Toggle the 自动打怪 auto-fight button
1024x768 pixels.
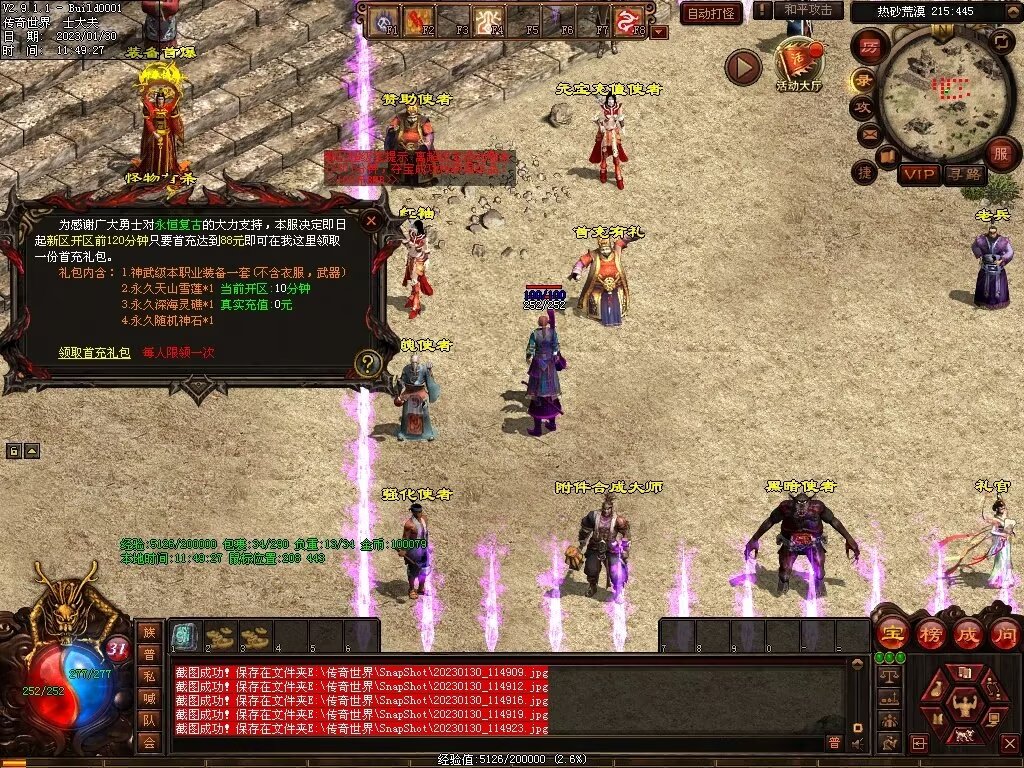711,13
